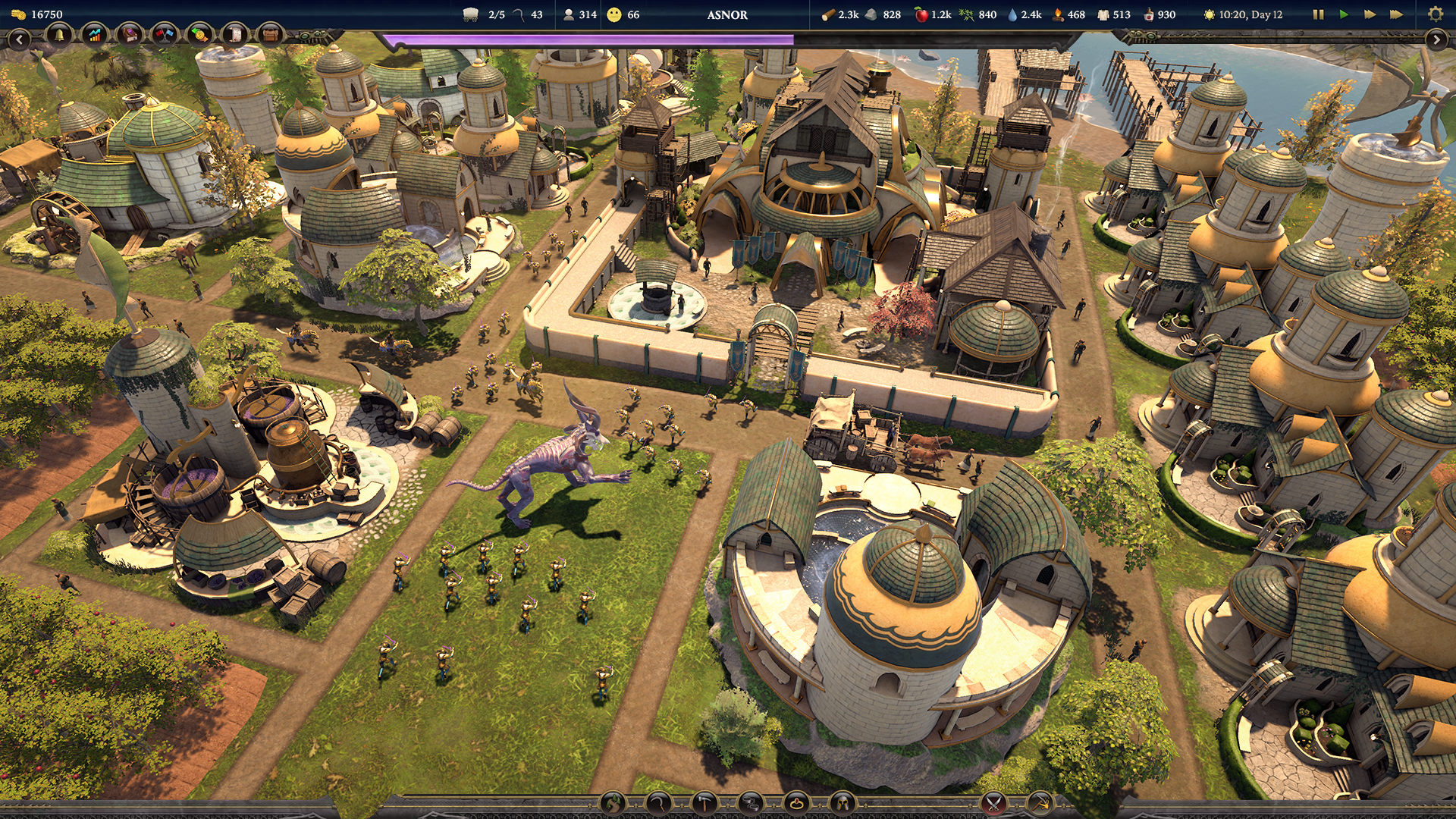Click the crossed flags battle icon
This screenshot has width=1456, height=819.
click(x=163, y=35)
